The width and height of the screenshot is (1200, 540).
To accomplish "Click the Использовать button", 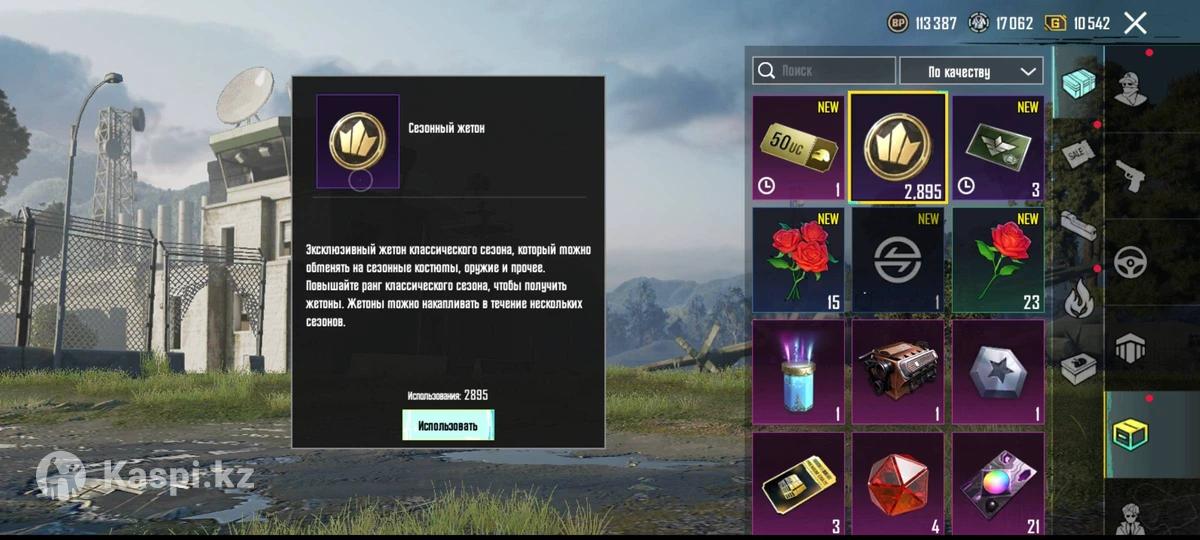I will tap(447, 425).
